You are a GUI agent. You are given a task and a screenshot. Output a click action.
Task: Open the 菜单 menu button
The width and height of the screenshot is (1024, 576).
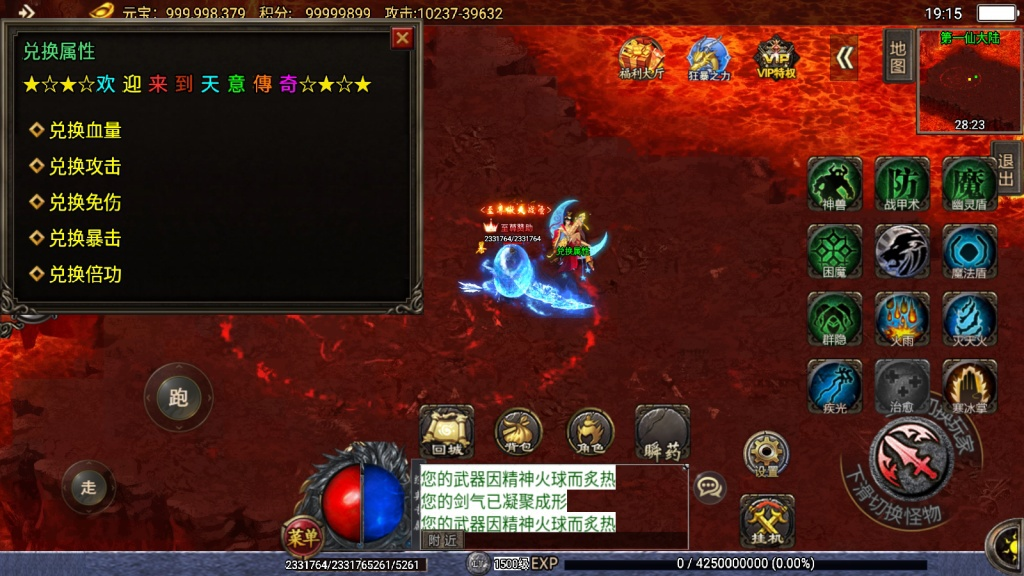pos(302,538)
